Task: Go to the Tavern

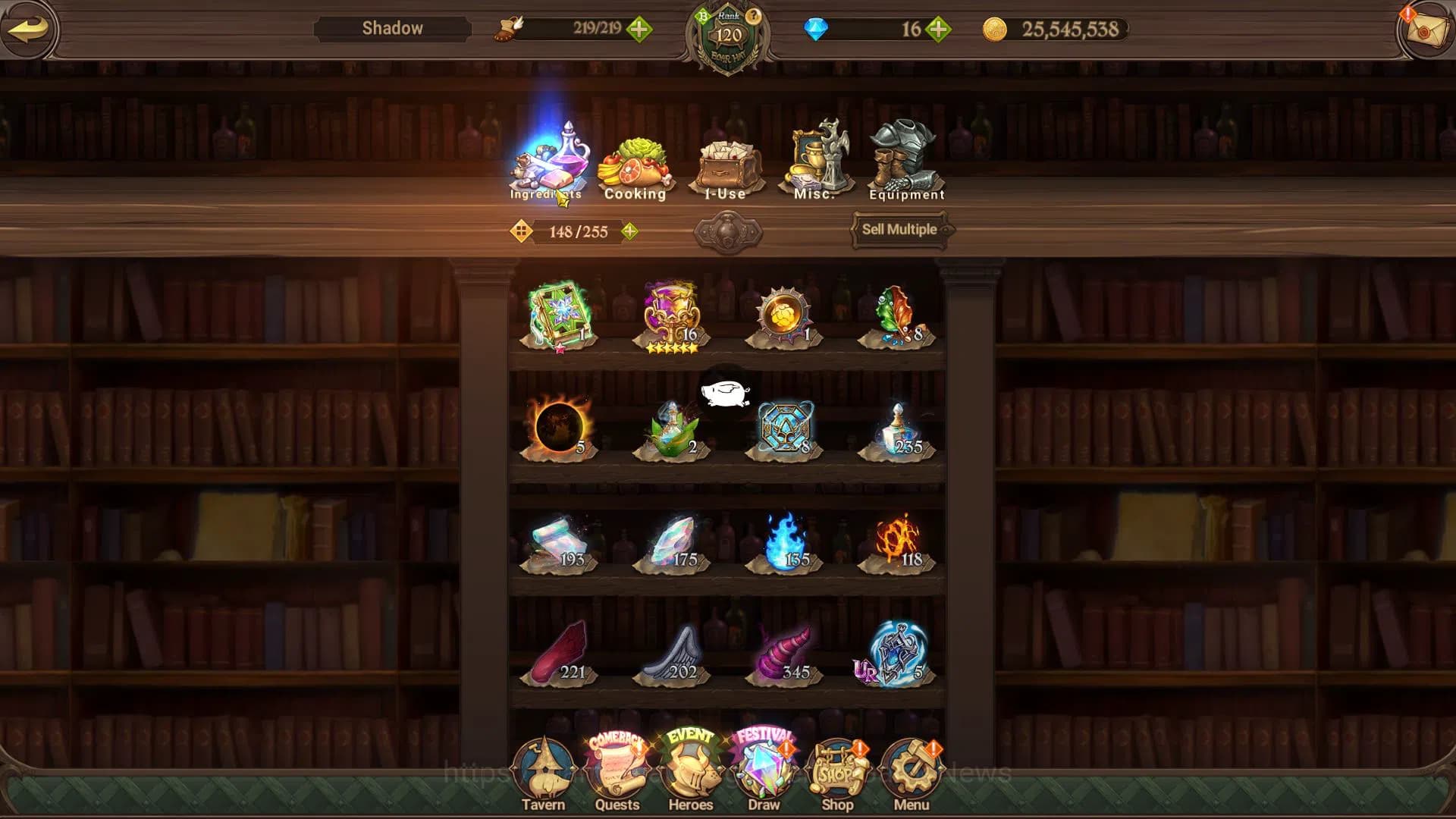Action: (x=543, y=773)
